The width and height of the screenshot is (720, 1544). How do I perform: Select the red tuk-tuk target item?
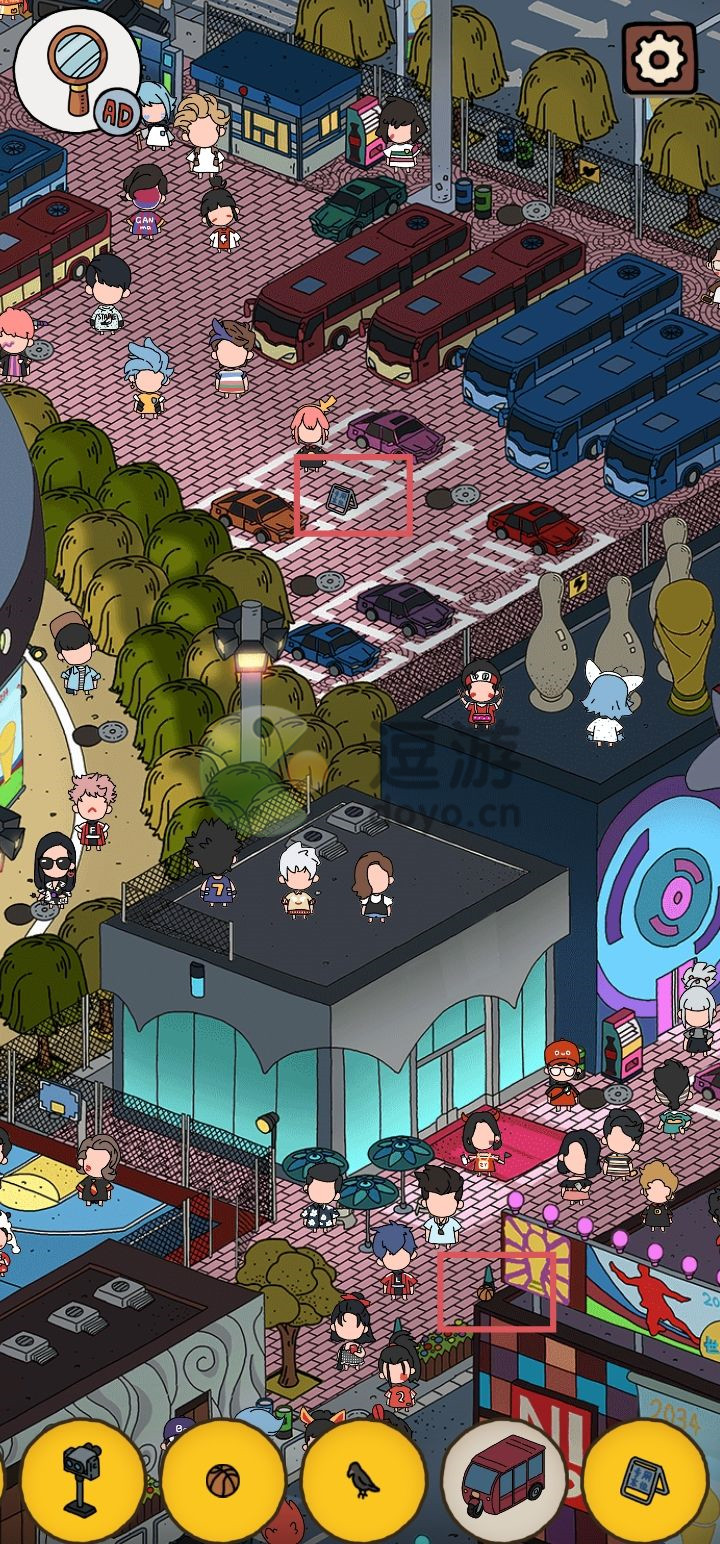point(503,1479)
